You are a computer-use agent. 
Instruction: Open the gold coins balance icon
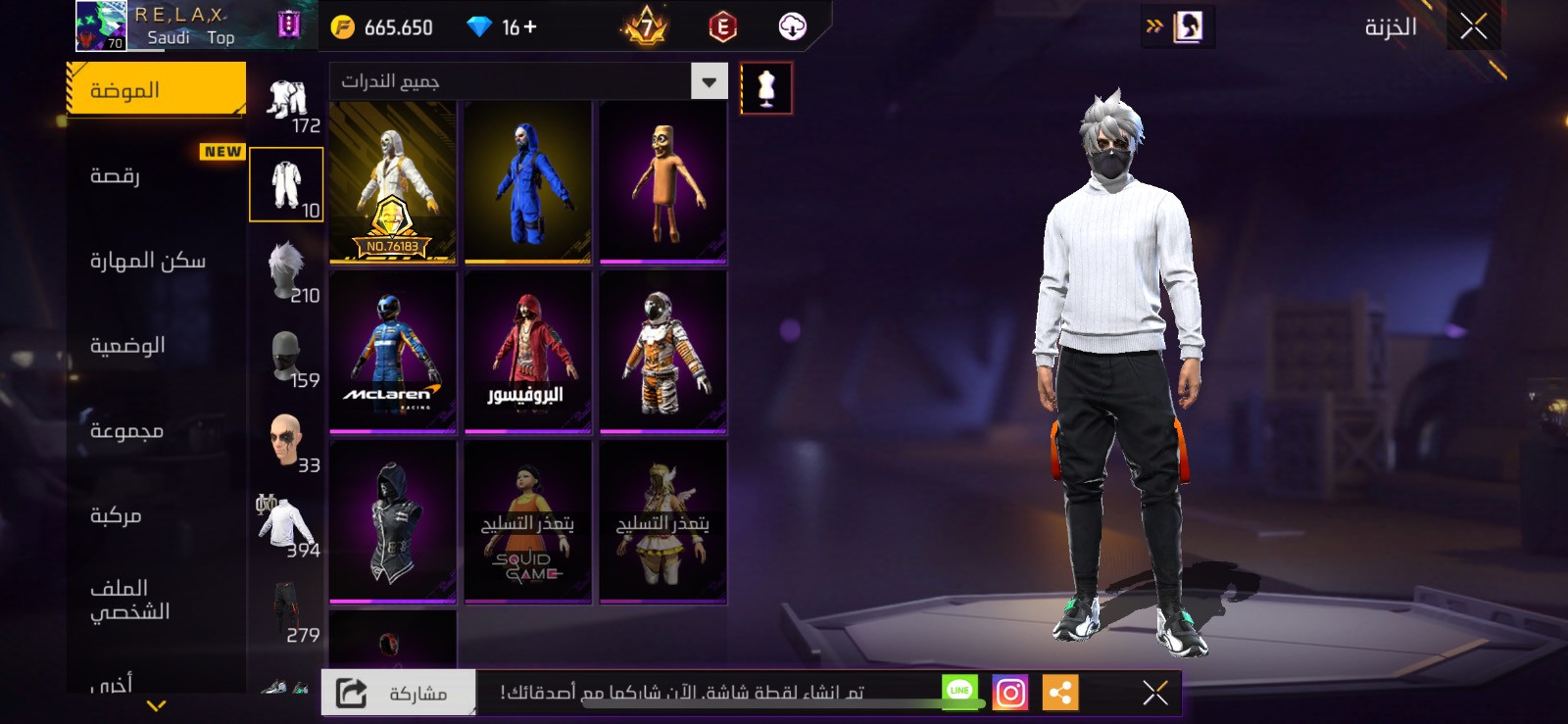point(343,27)
